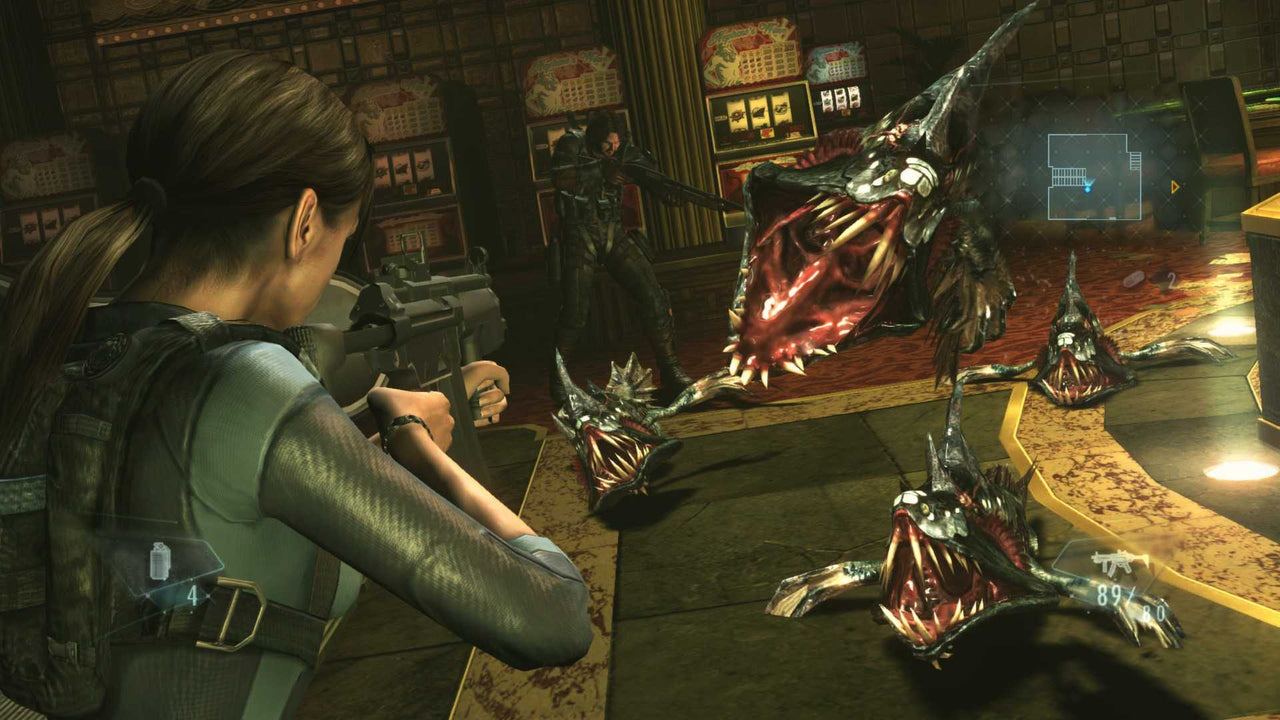Image resolution: width=1280 pixels, height=720 pixels.
Task: Toggle Jill's equipped submachine gun HUD panel
Action: point(1120,585)
